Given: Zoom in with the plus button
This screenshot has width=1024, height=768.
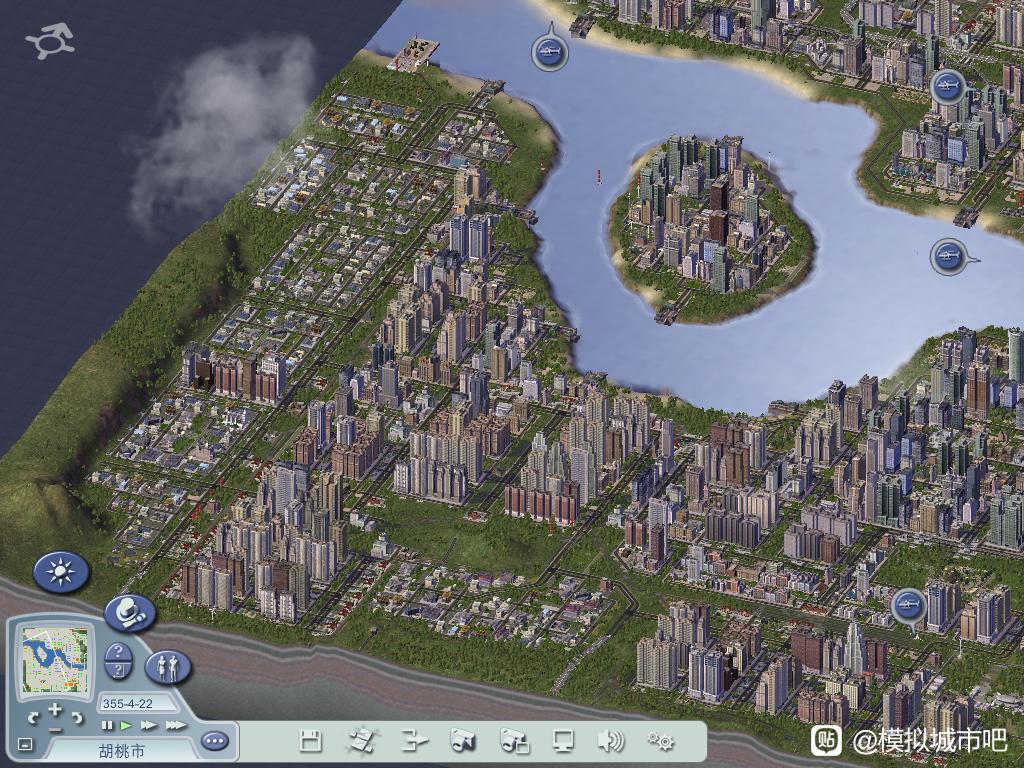Looking at the screenshot, I should point(55,709).
